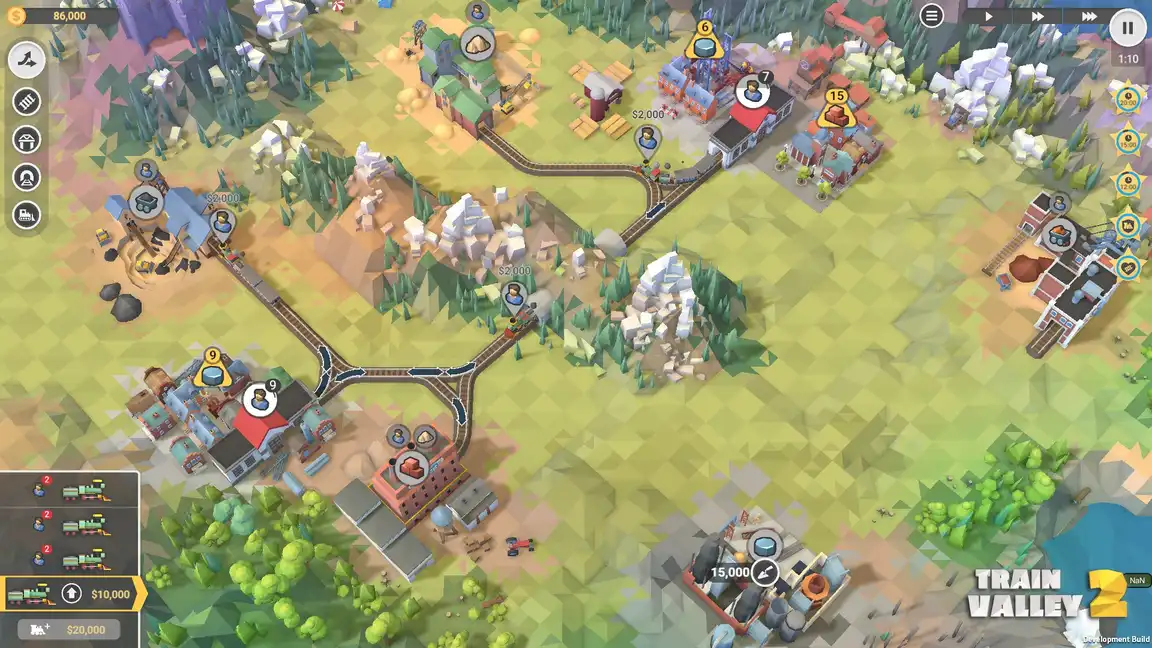Select the track switch tool
Image resolution: width=1152 pixels, height=648 pixels.
pyautogui.click(x=27, y=60)
